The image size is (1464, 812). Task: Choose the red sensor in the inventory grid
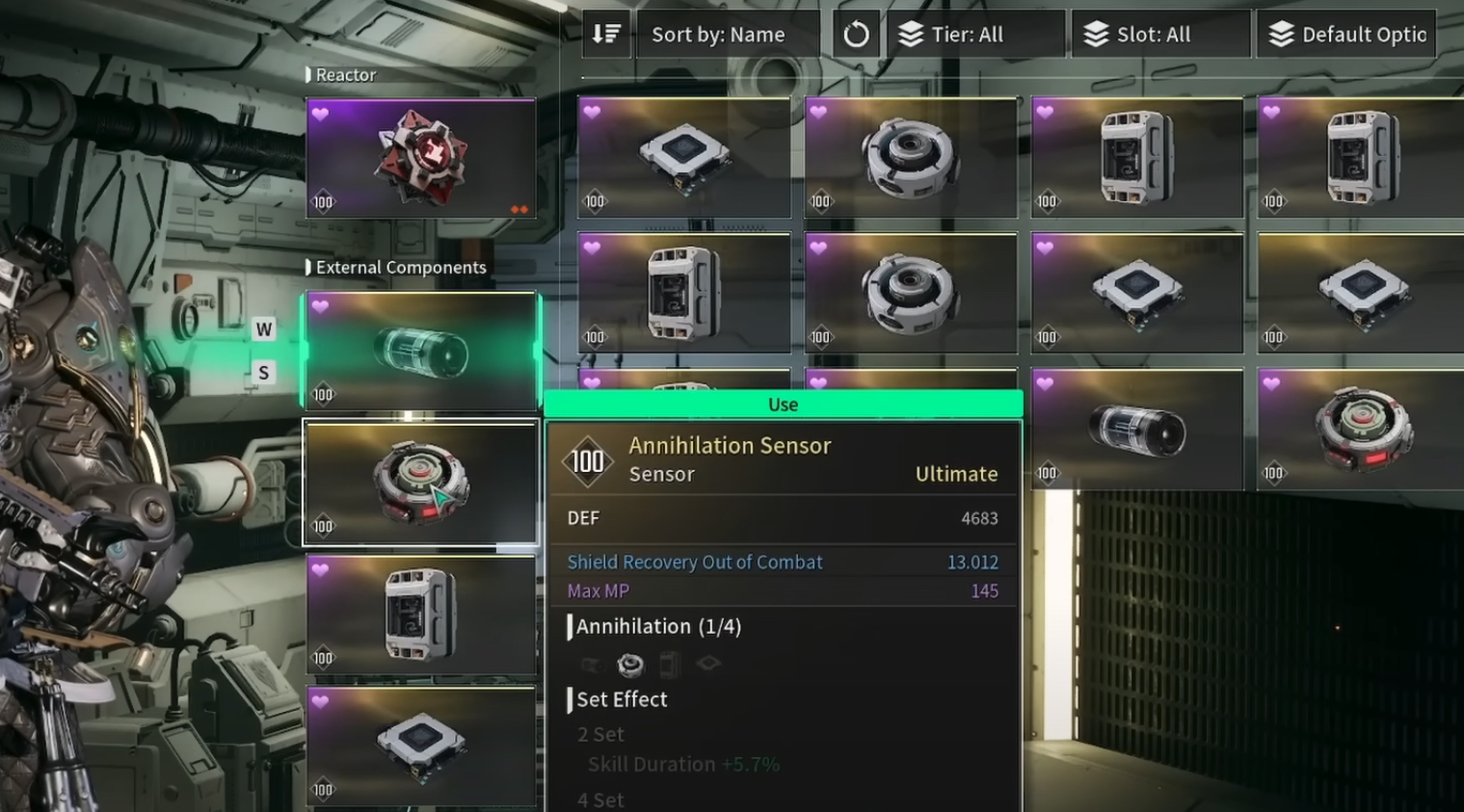coord(1363,430)
